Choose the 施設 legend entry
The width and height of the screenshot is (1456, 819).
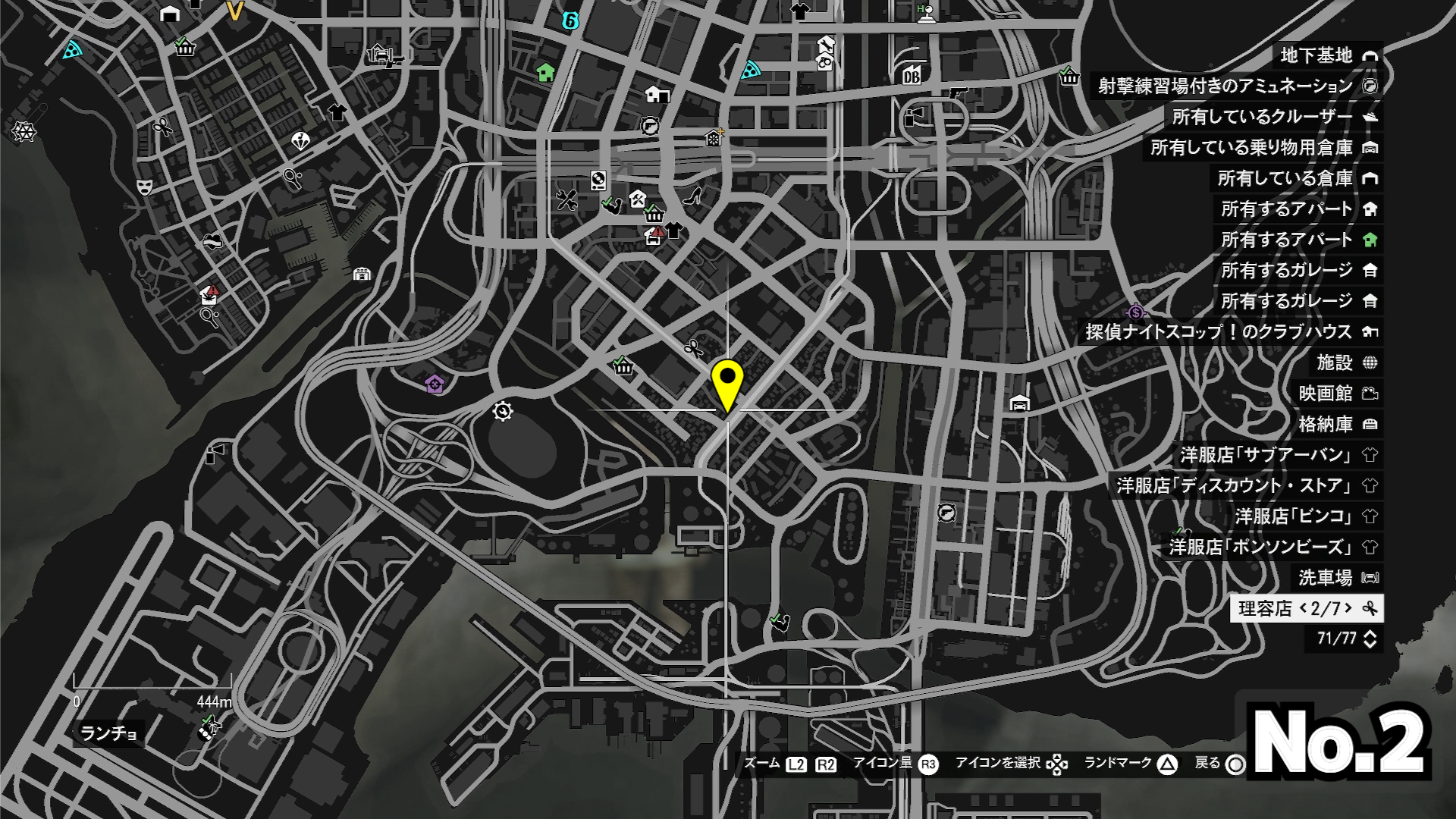tap(1345, 362)
